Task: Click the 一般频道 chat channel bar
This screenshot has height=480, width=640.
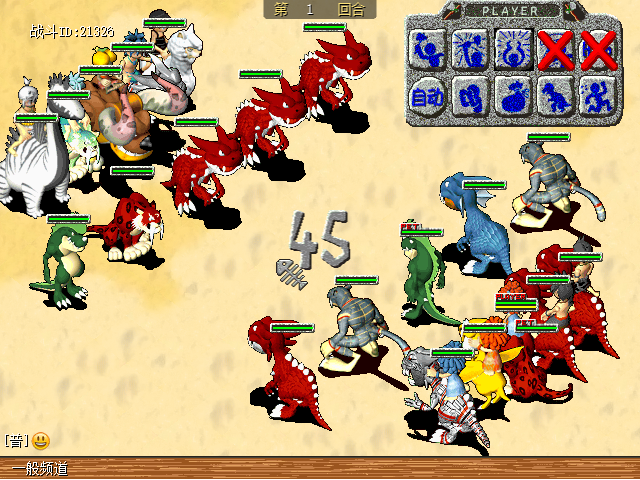Action: (40, 468)
